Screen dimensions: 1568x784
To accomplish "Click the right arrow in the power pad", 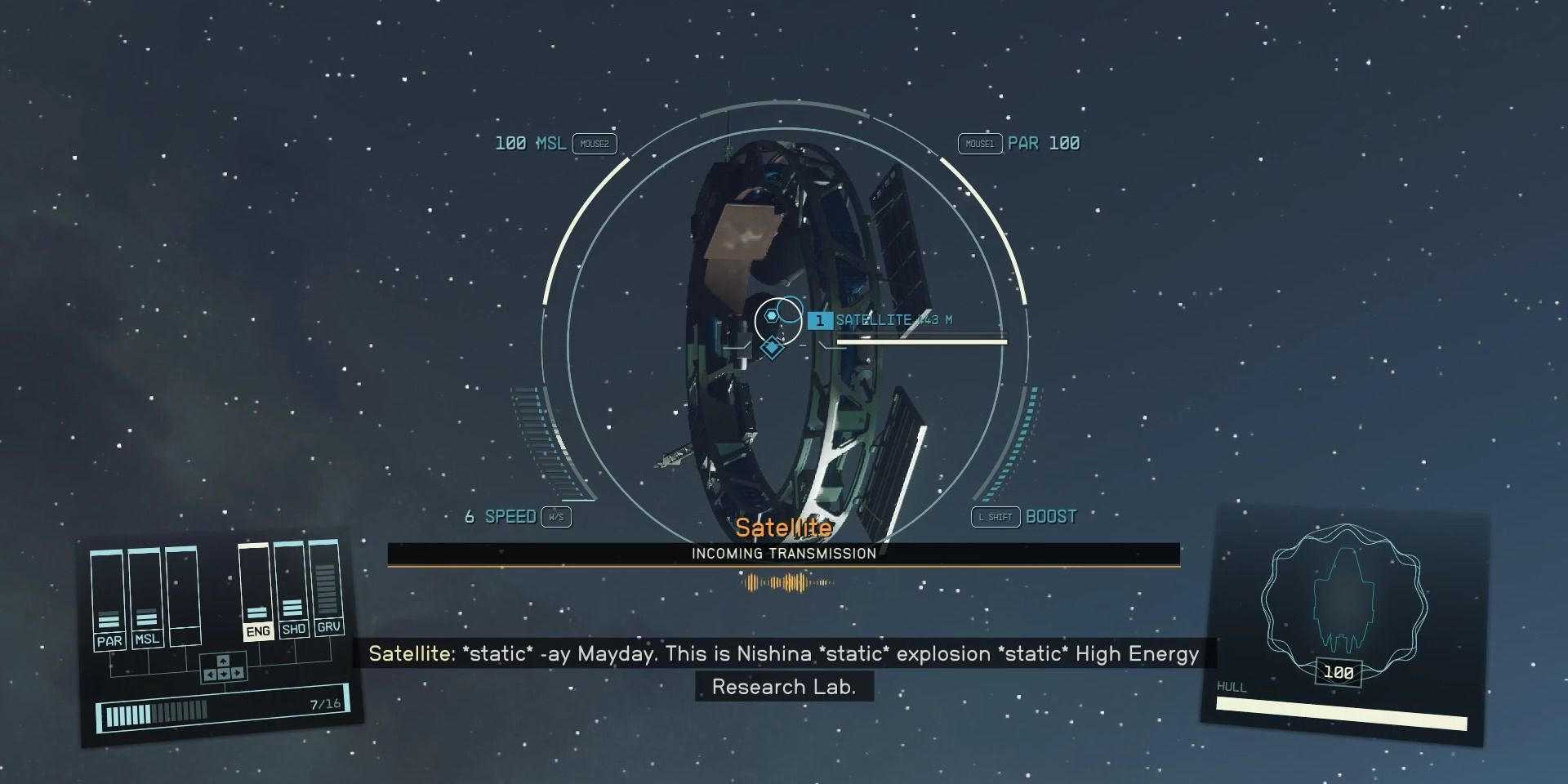I will click(x=237, y=674).
